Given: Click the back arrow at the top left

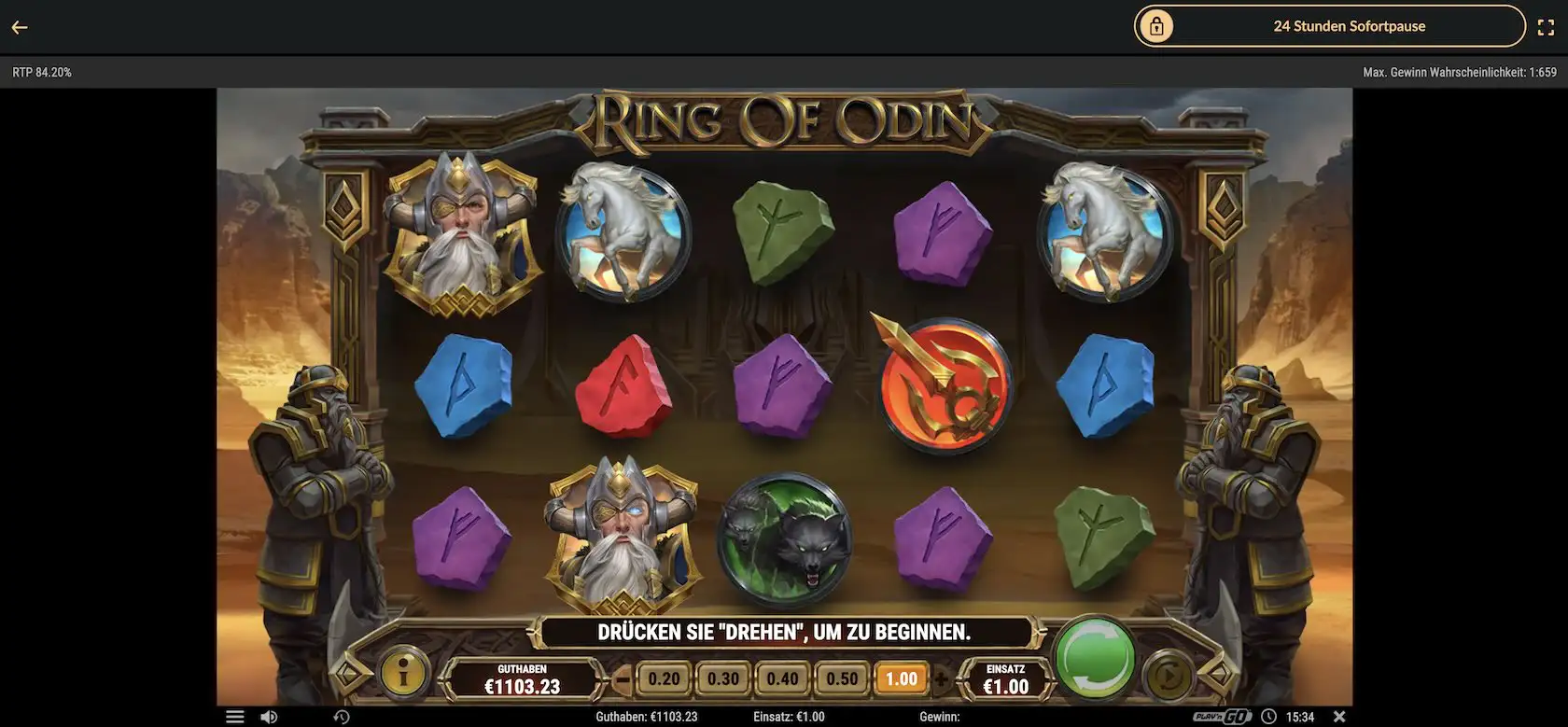Looking at the screenshot, I should pos(20,26).
